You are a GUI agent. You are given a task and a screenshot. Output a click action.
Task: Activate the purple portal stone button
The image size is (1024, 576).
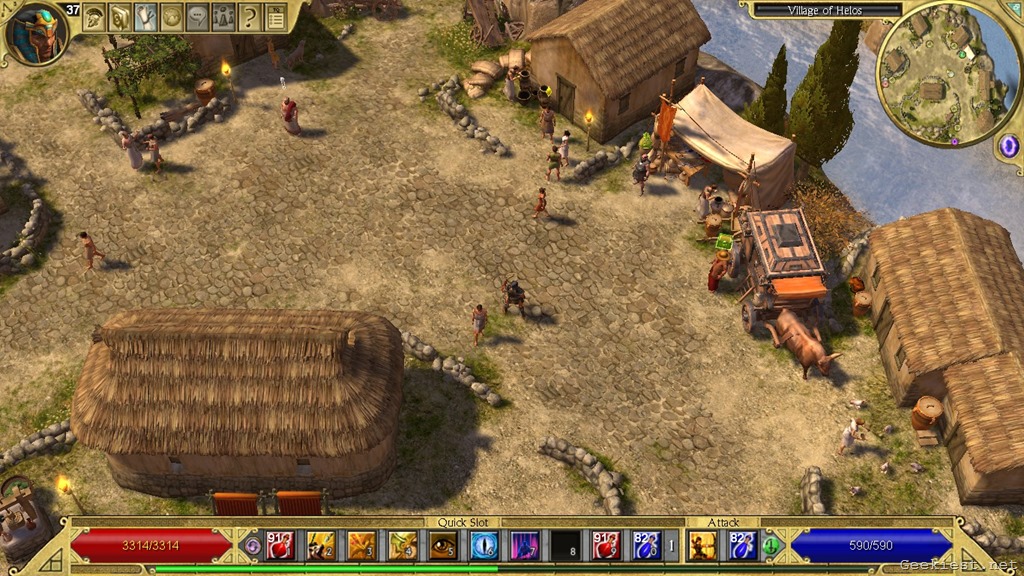(x=1008, y=146)
